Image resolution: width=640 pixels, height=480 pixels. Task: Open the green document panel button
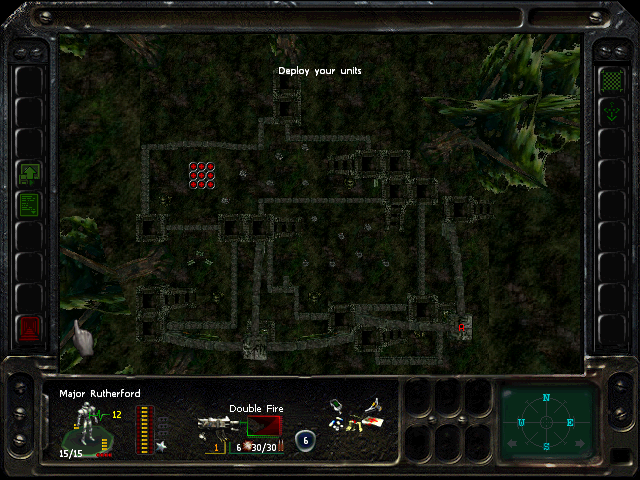coord(29,205)
